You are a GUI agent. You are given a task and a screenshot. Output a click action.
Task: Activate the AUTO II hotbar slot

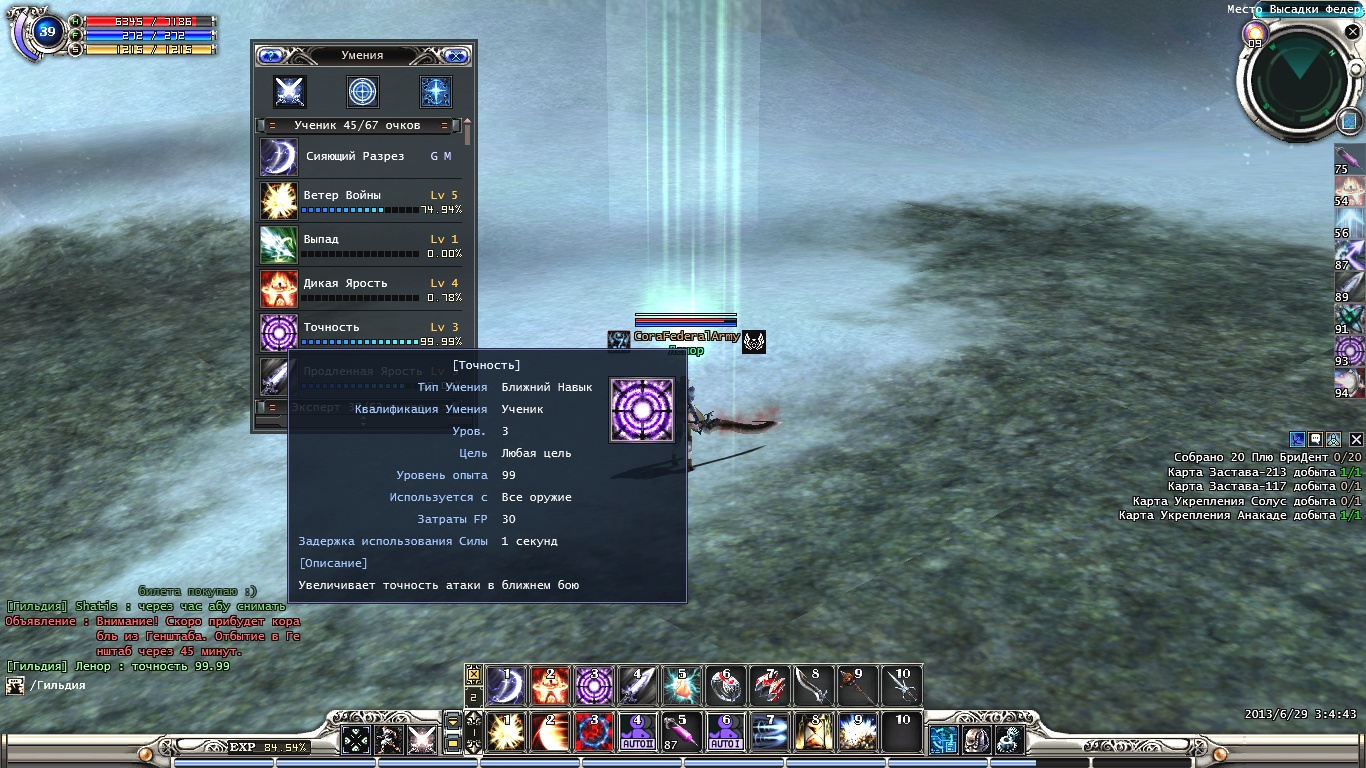pos(638,731)
